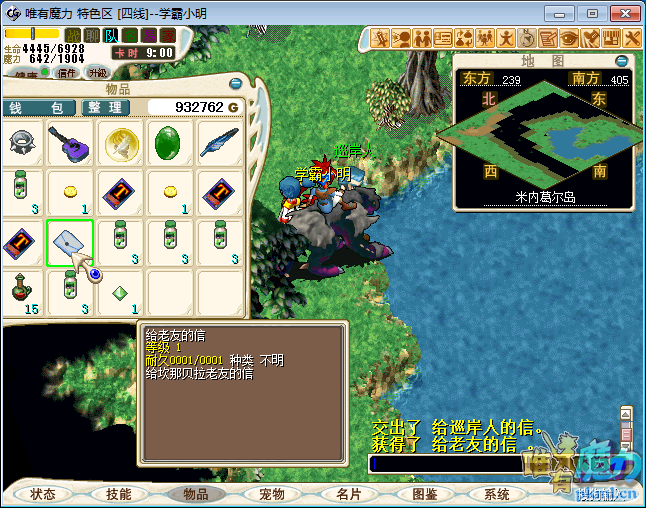The height and width of the screenshot is (508, 646).
Task: Open the wrench and screwdriver tools icon
Action: (x=631, y=39)
